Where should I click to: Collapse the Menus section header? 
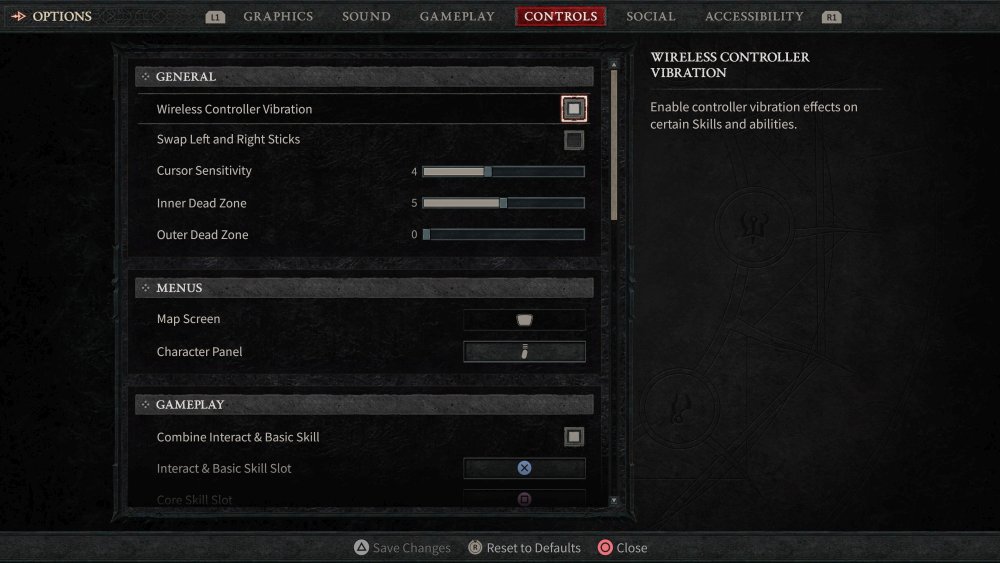pyautogui.click(x=364, y=288)
